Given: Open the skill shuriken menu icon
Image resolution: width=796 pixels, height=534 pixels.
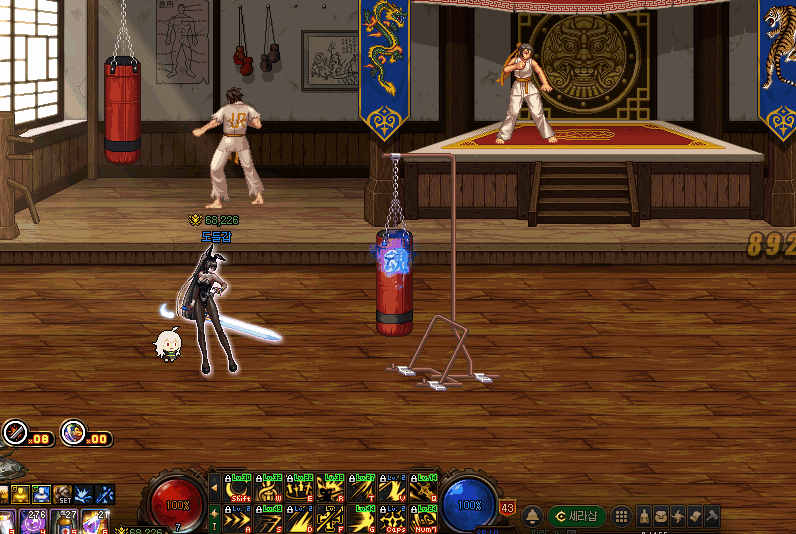Looking at the screenshot, I should point(678,516).
